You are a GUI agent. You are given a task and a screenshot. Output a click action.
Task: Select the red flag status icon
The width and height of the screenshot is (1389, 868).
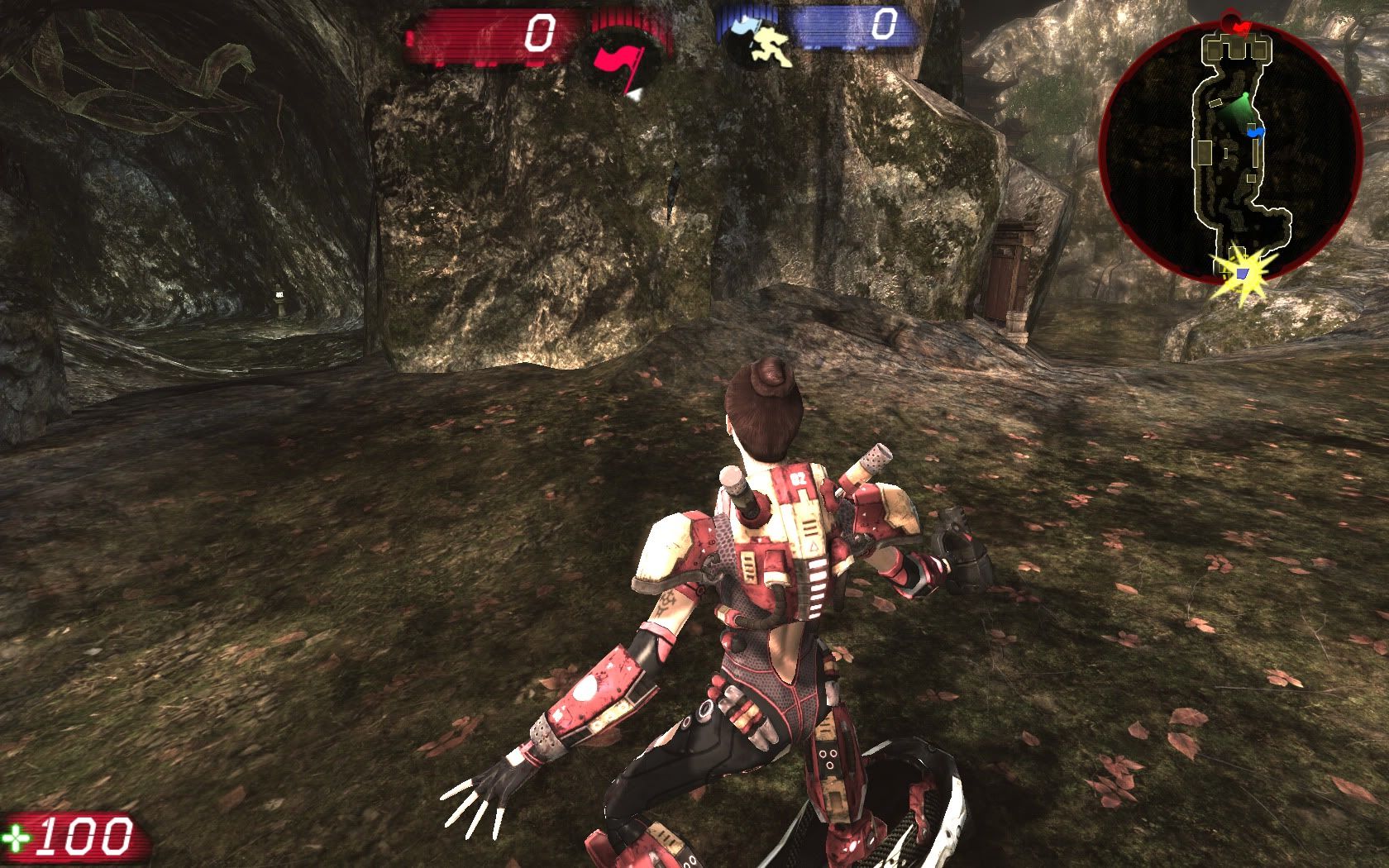(622, 64)
